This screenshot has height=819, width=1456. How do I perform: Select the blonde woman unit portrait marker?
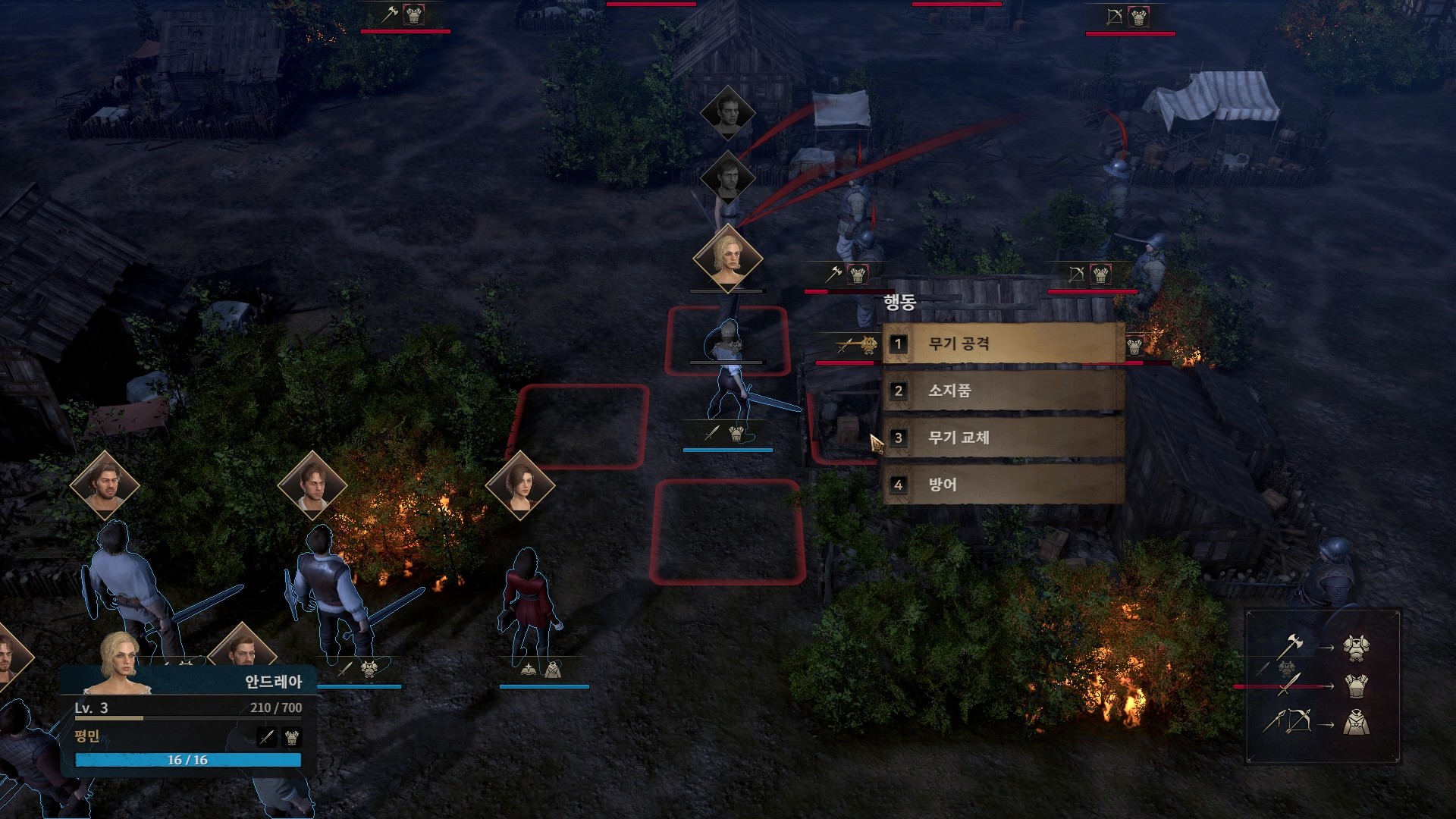(x=728, y=258)
